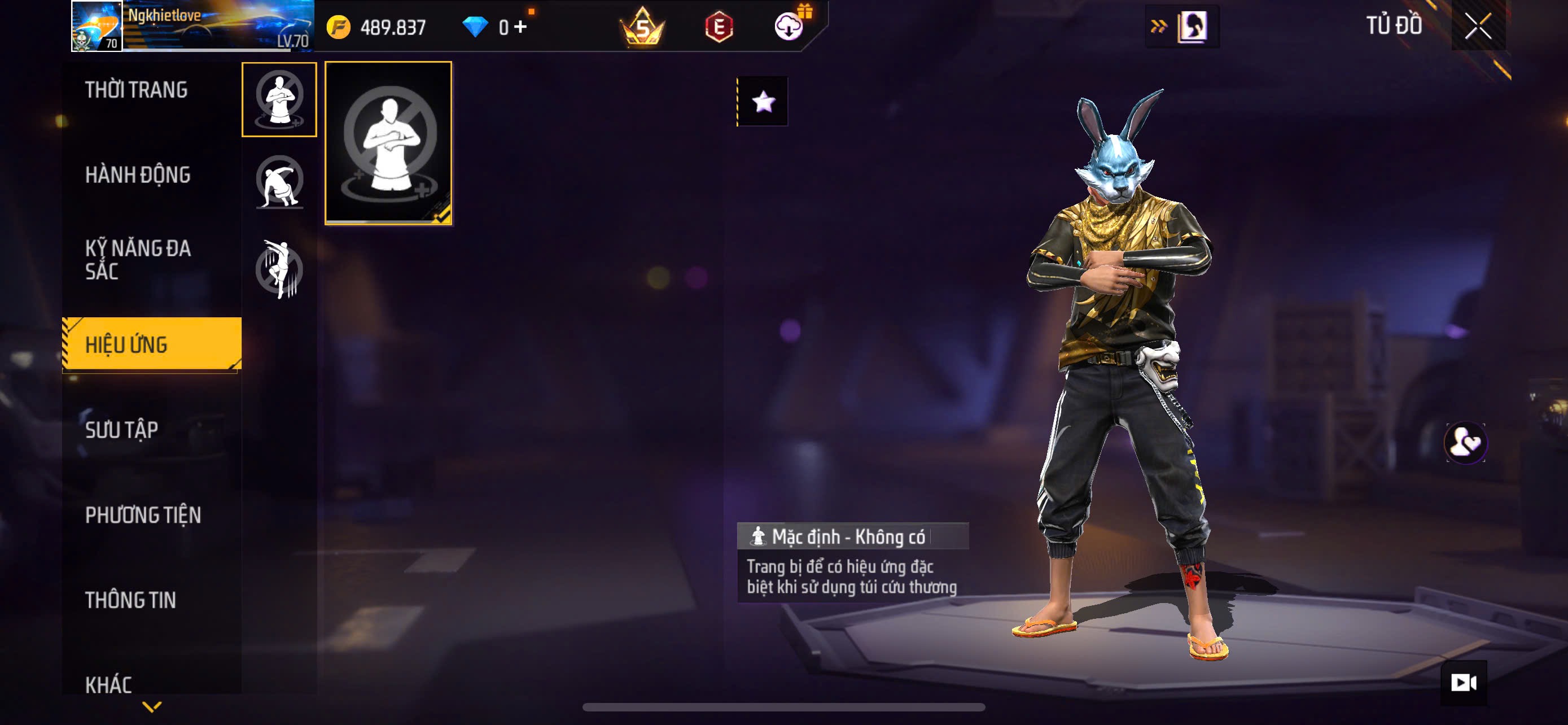Select the medkit effect sub-category icon

[x=279, y=99]
